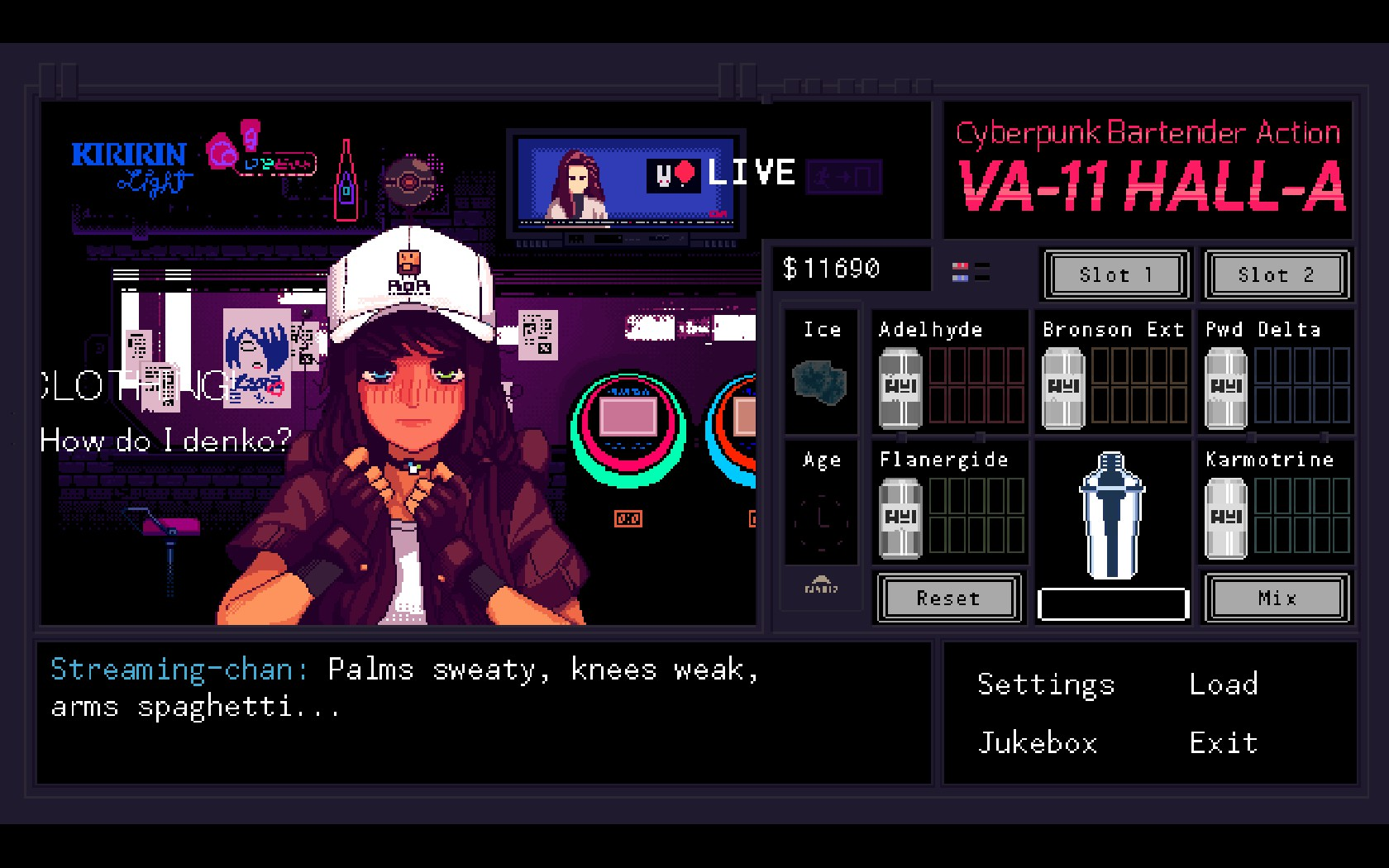
Task: Hit the Mix button
Action: pos(1277,598)
